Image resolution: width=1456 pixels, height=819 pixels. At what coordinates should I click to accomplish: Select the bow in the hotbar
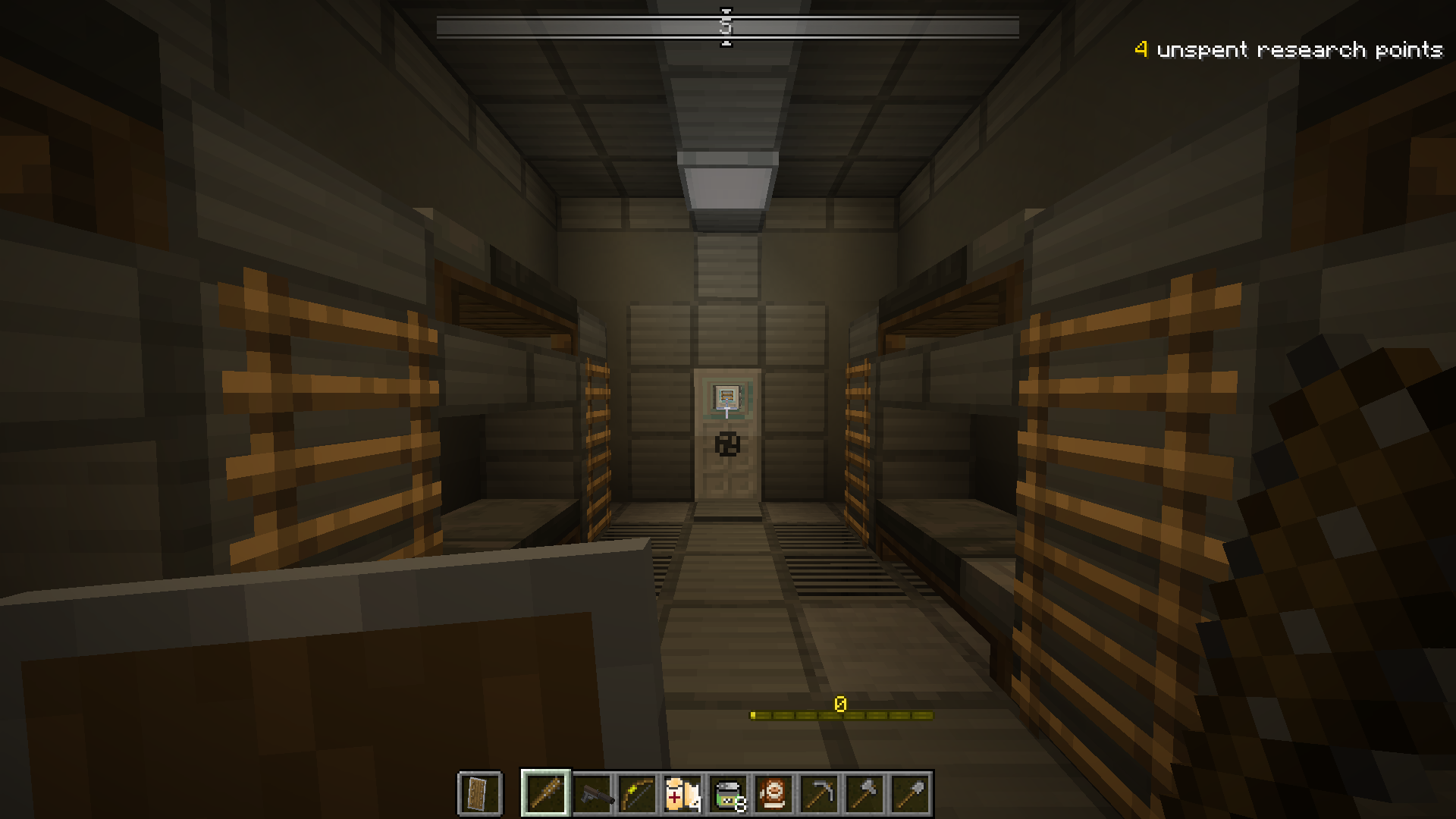click(x=638, y=792)
